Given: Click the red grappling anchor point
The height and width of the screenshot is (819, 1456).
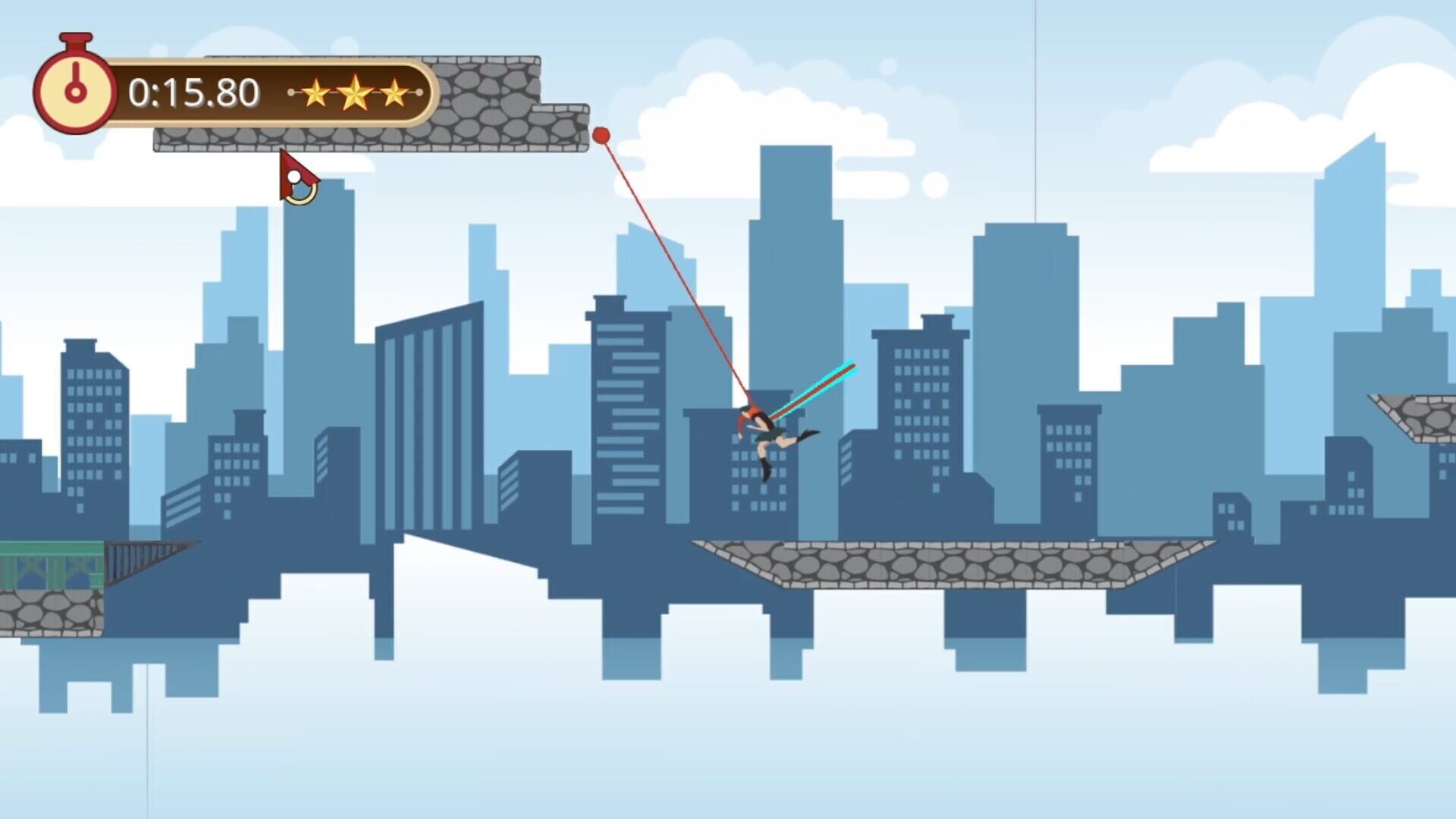Looking at the screenshot, I should point(600,133).
